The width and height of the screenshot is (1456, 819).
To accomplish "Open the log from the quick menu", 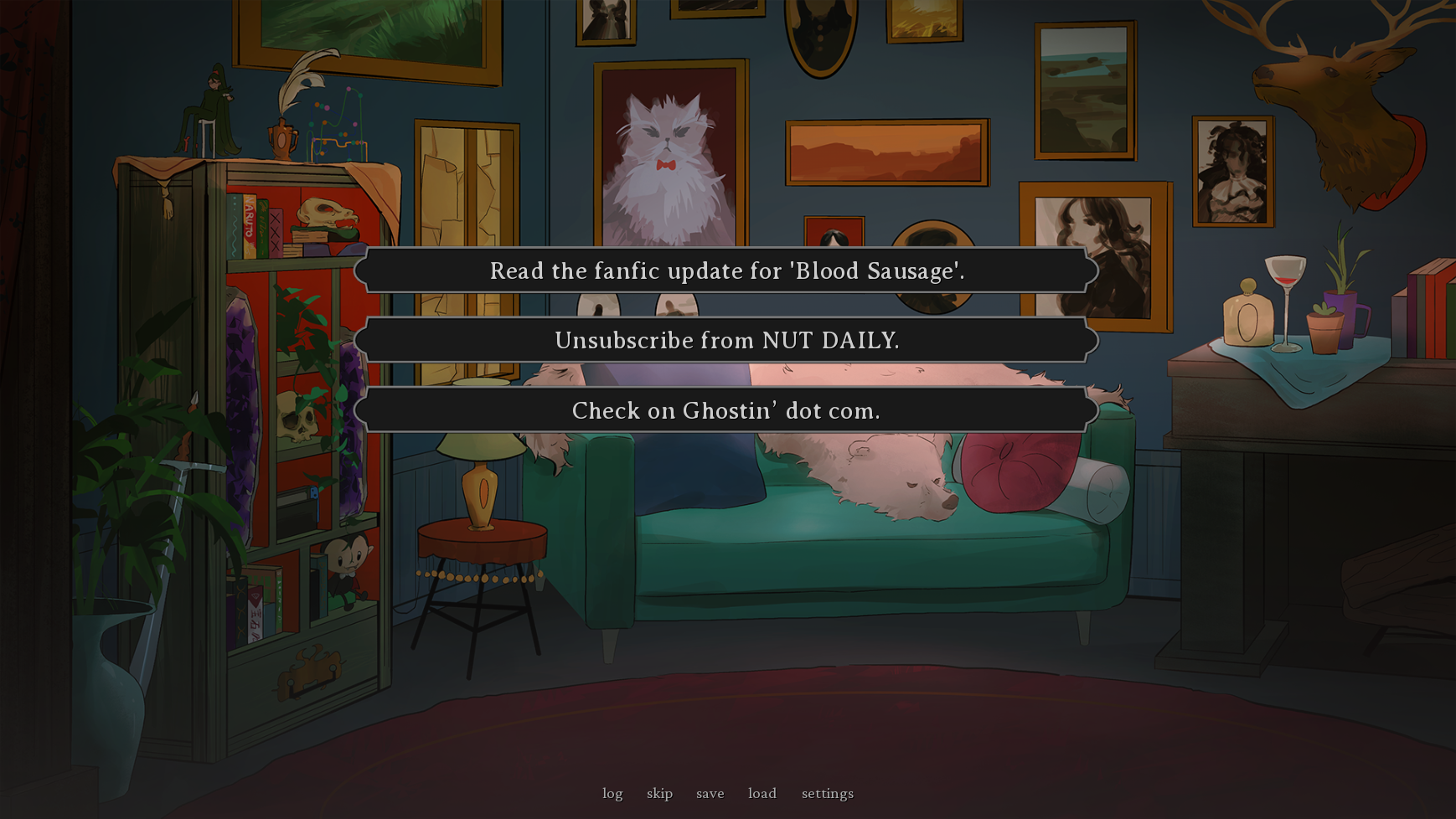I will (612, 793).
